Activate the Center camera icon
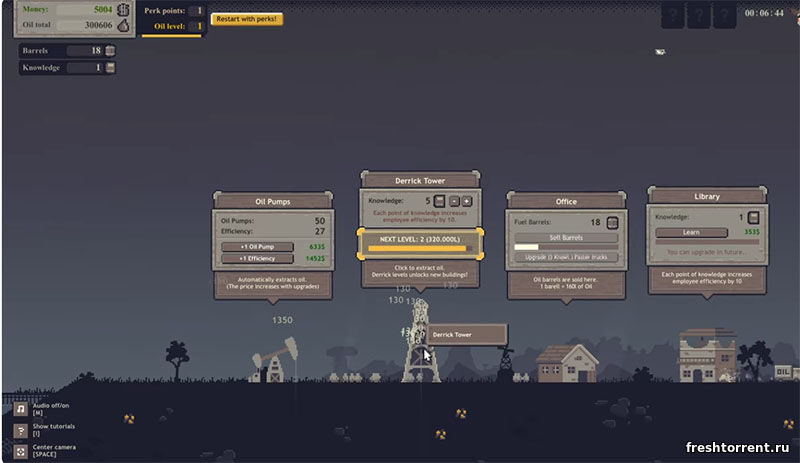 tap(20, 449)
